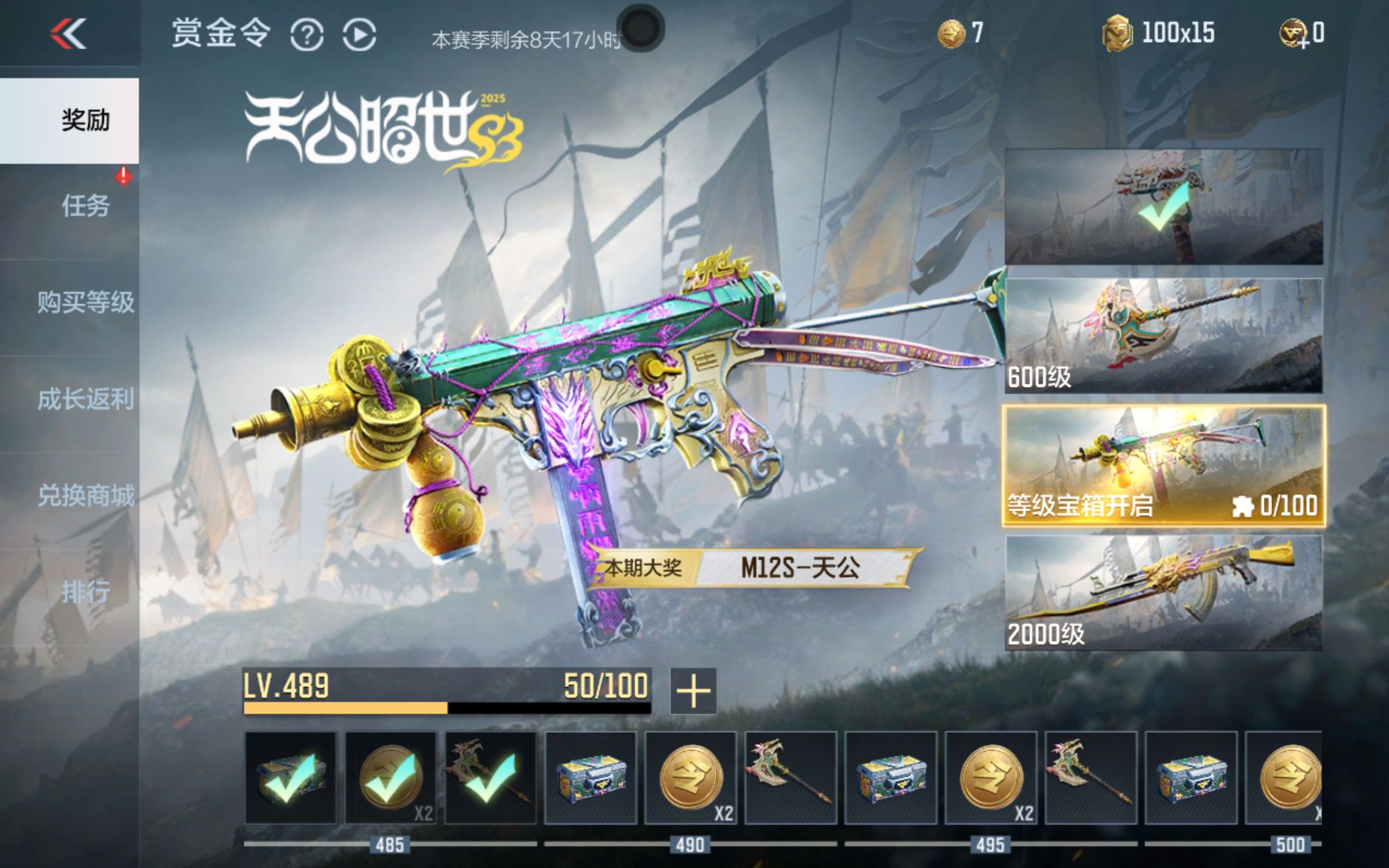This screenshot has height=868, width=1389.
Task: Select the 600级 axe reward thumbnail
Action: click(x=1163, y=336)
